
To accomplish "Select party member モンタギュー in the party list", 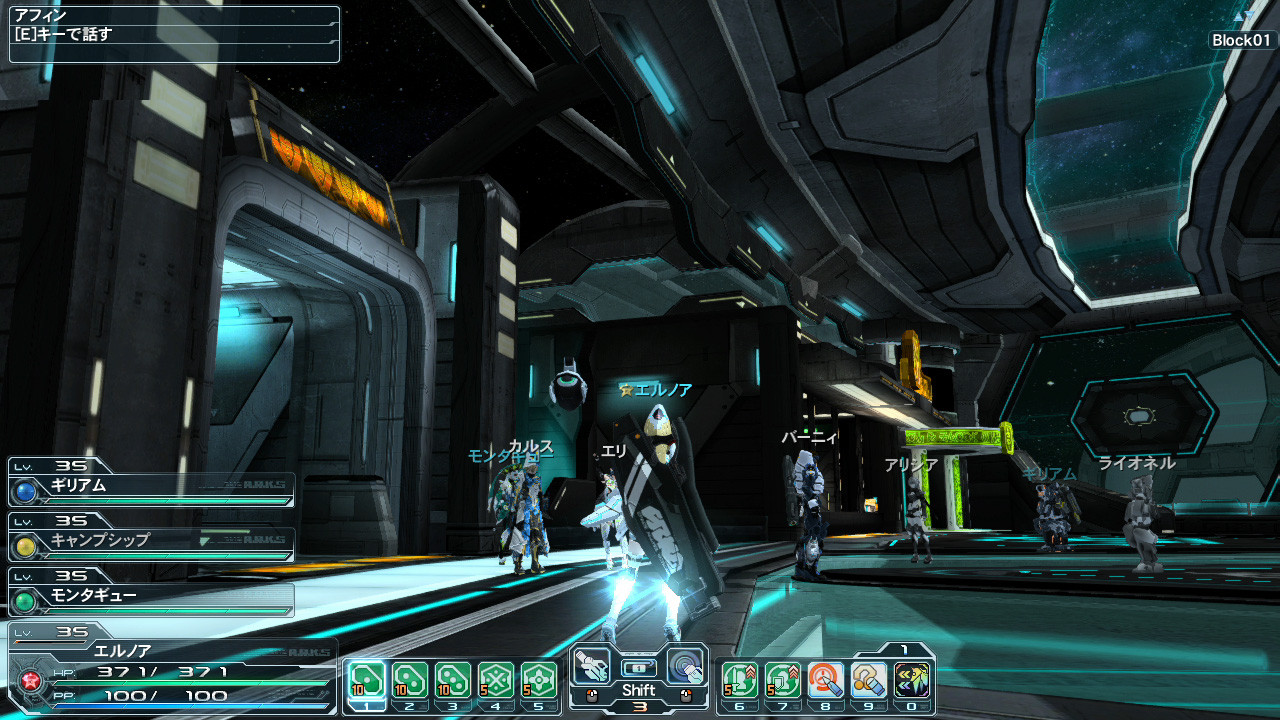I will (152, 596).
